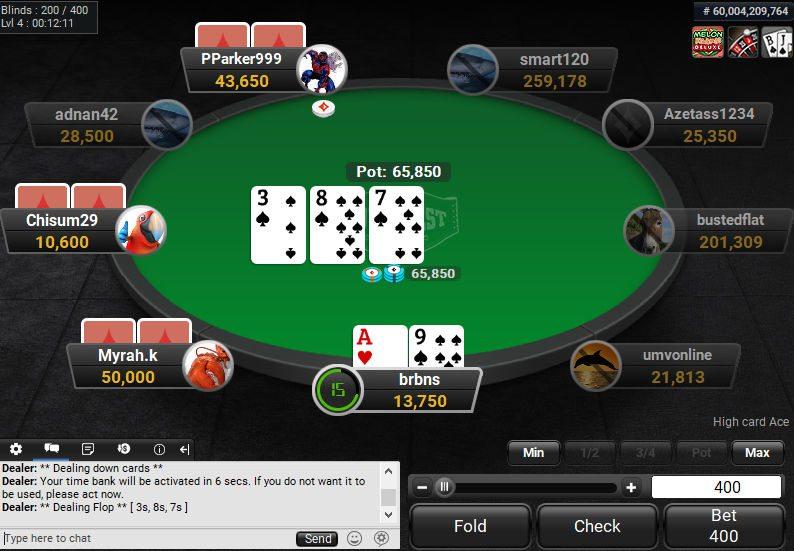Choose the Max bet preset
This screenshot has height=551, width=794.
click(x=757, y=453)
